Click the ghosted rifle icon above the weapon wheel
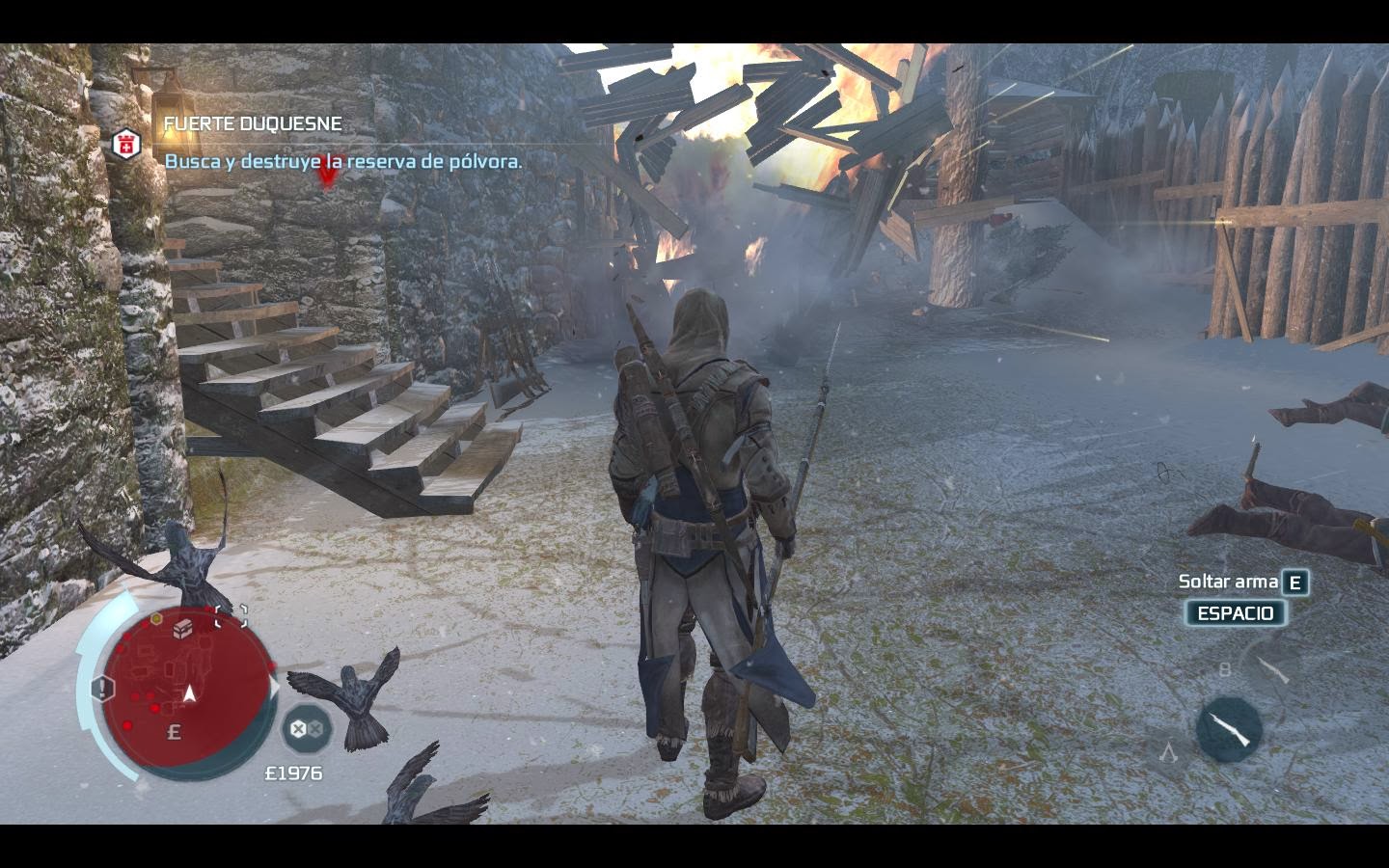Screen dimensions: 1389x868 1272,670
